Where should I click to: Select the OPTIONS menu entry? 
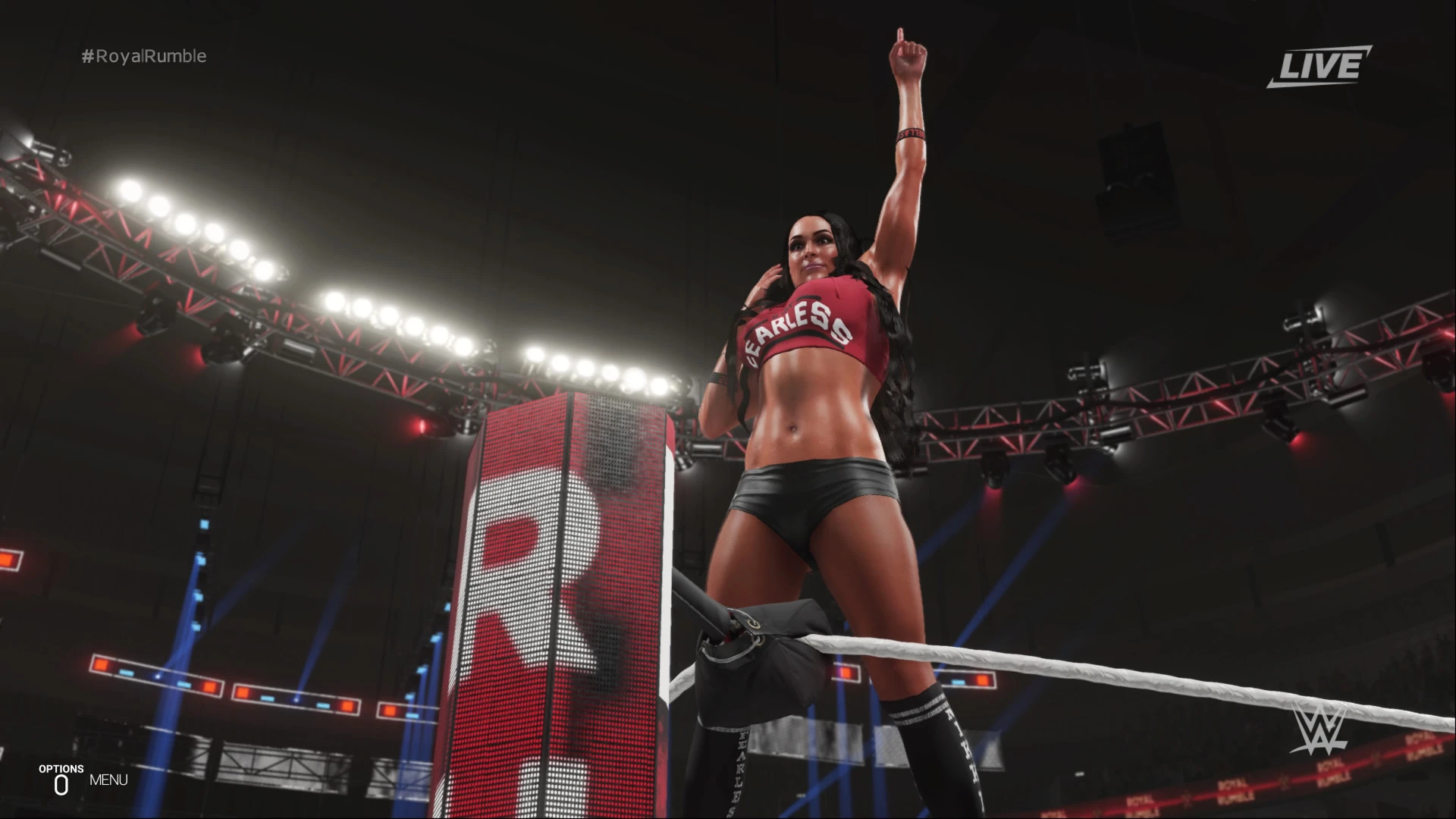coord(62,768)
